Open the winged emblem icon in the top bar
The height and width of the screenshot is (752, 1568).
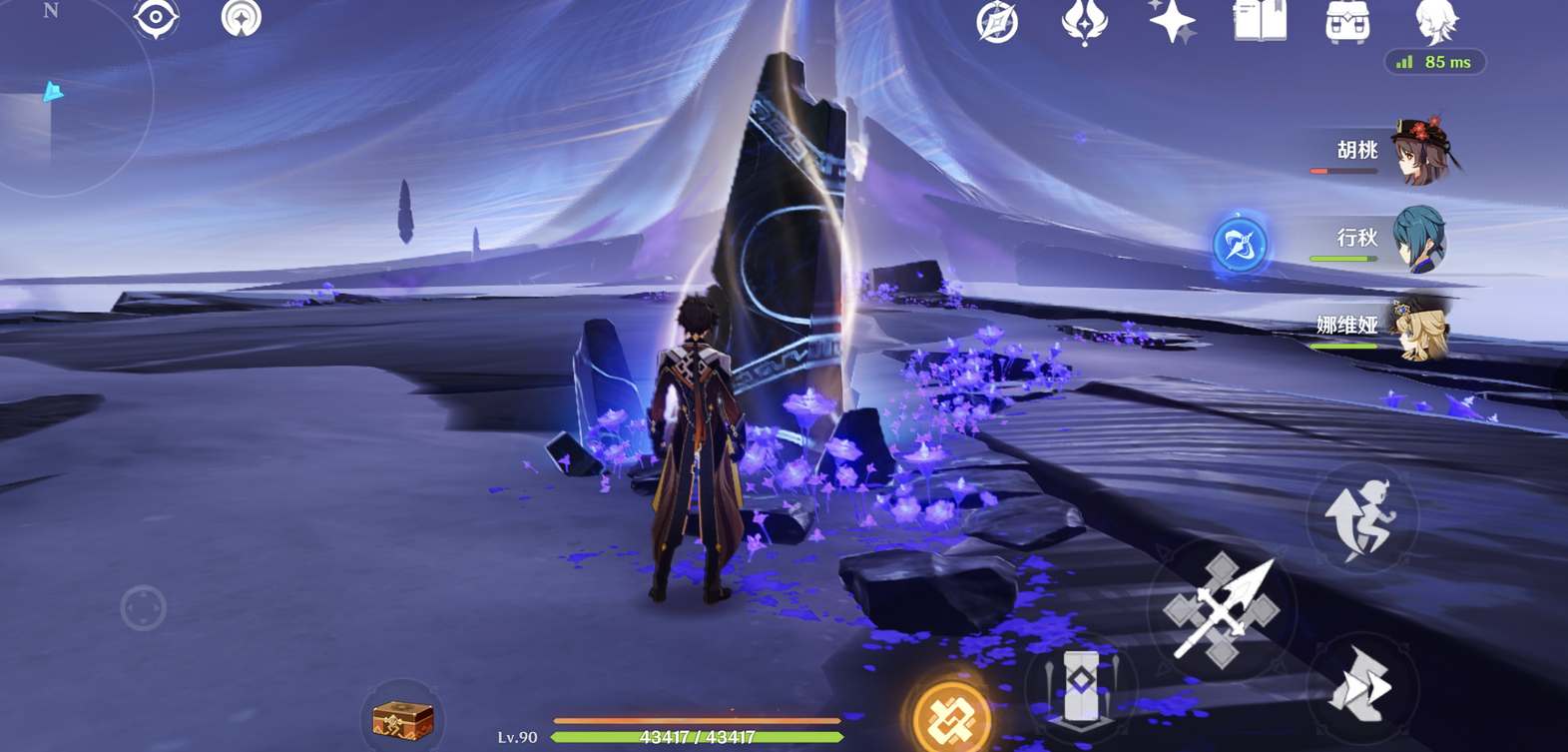coord(1084,21)
